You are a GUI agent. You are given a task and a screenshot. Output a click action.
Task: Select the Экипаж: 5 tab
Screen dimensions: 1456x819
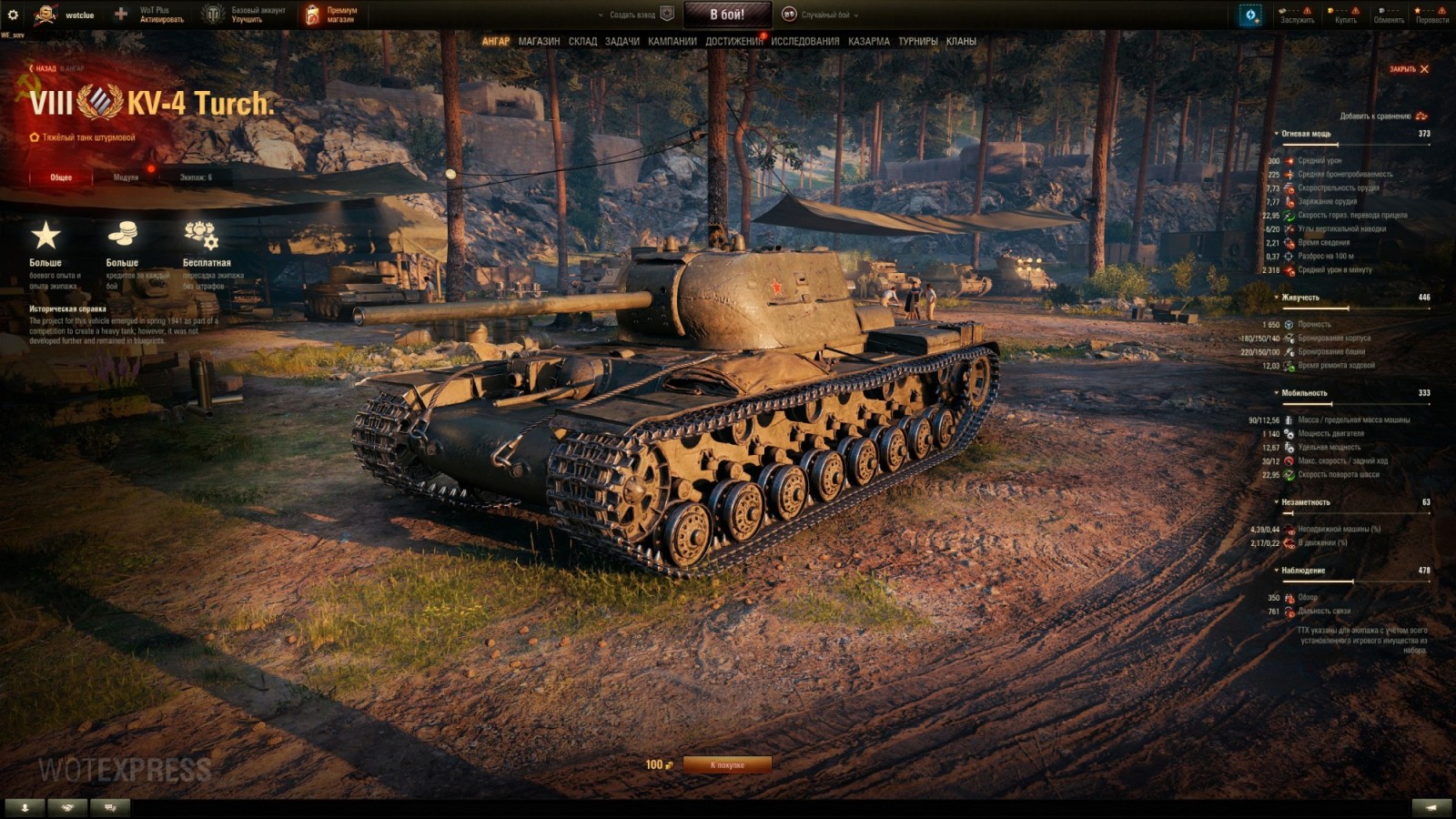click(196, 177)
